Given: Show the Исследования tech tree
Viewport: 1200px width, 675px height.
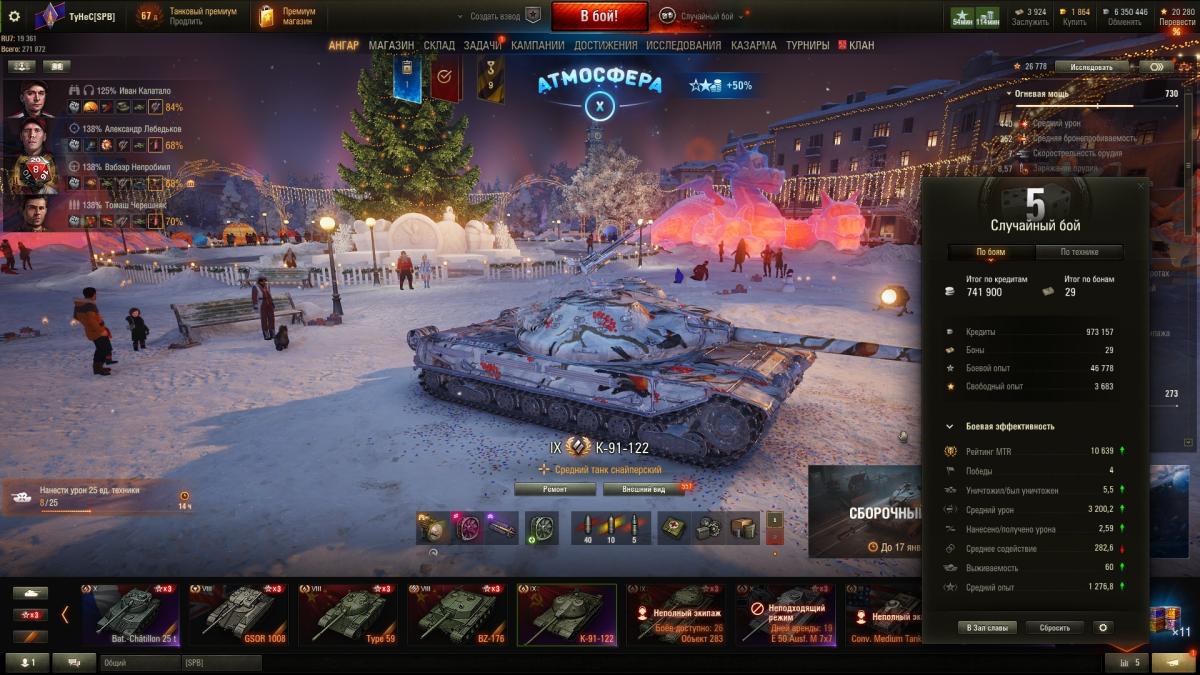Looking at the screenshot, I should coord(683,45).
